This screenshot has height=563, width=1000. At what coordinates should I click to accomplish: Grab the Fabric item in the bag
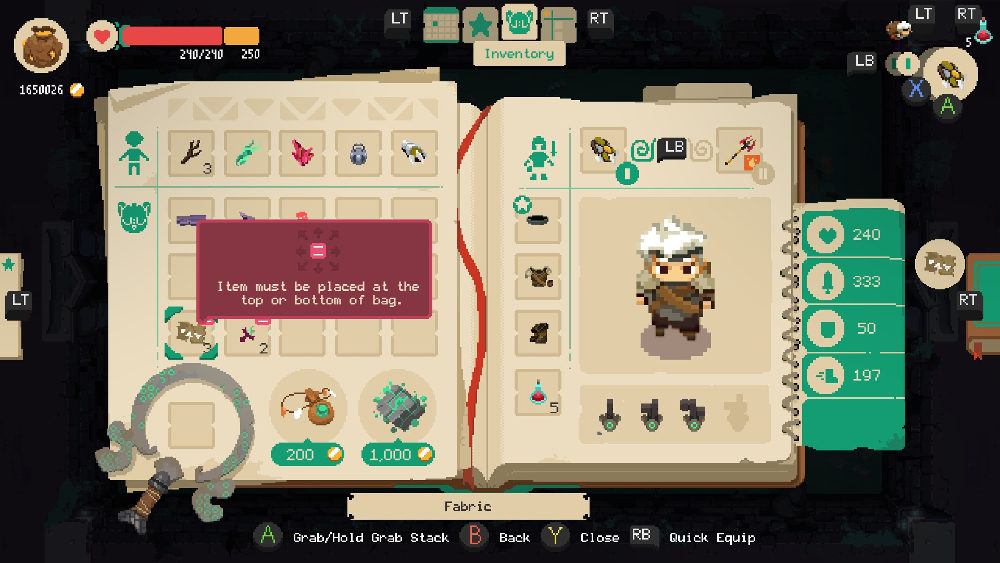coord(191,333)
